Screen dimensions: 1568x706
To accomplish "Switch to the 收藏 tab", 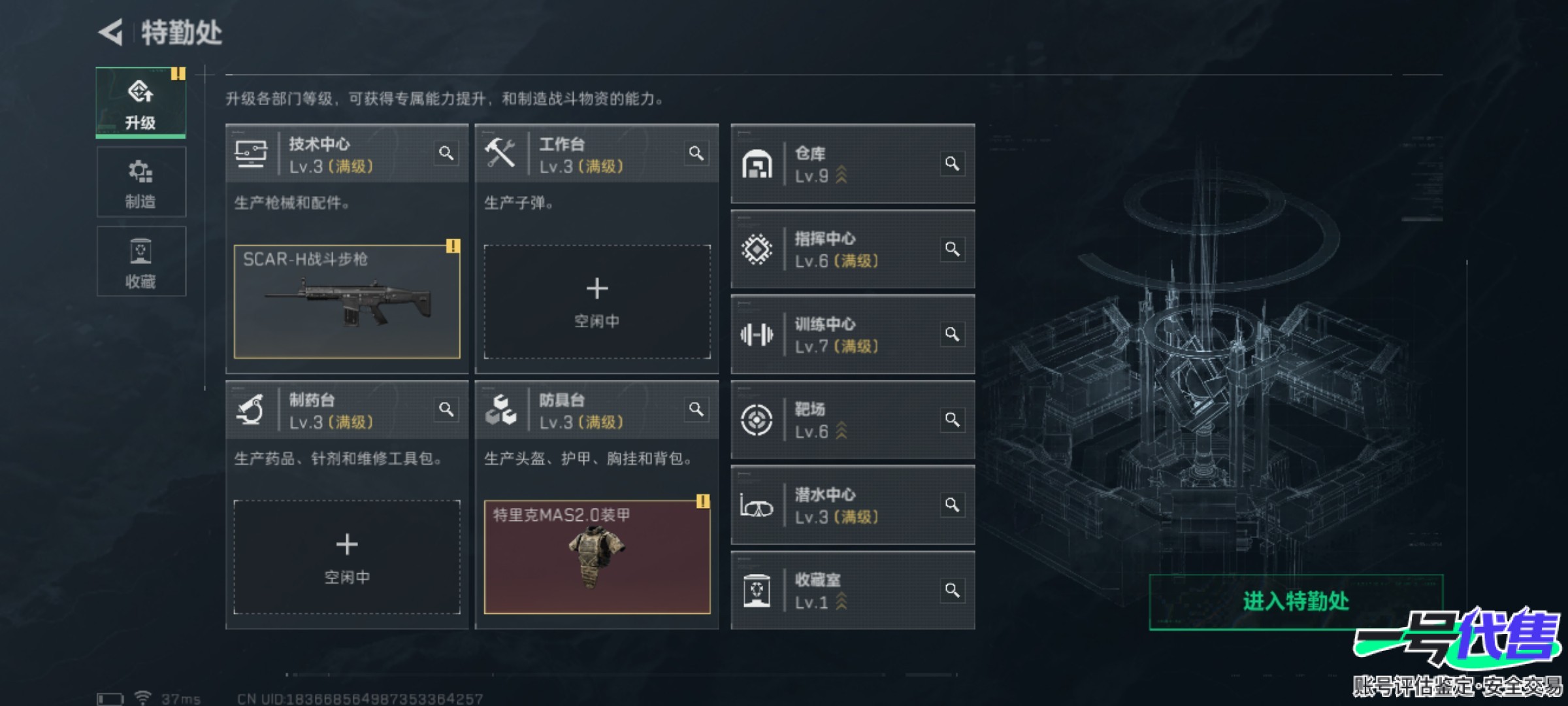I will [x=140, y=262].
